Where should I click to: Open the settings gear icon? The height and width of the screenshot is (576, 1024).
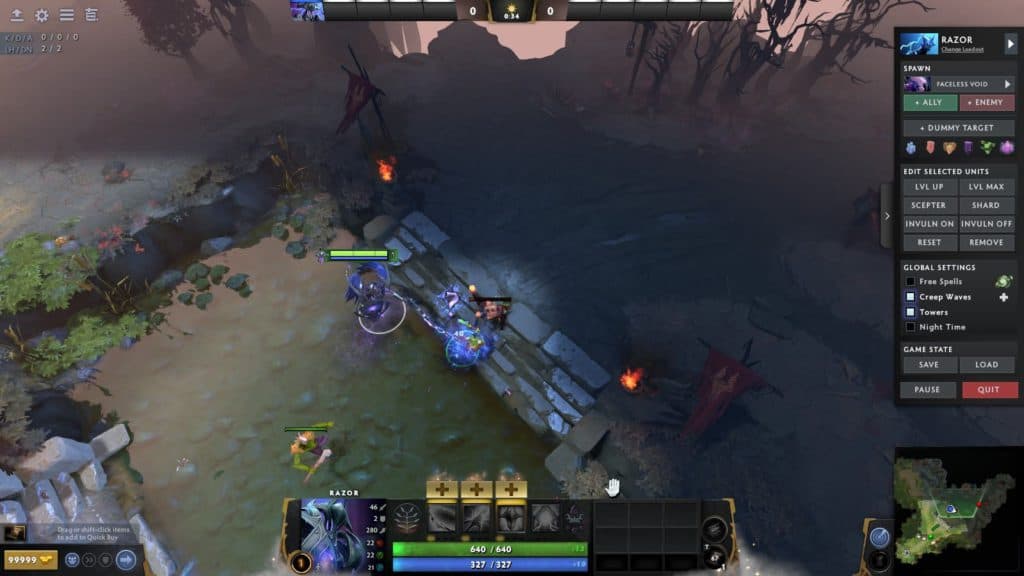tap(42, 15)
